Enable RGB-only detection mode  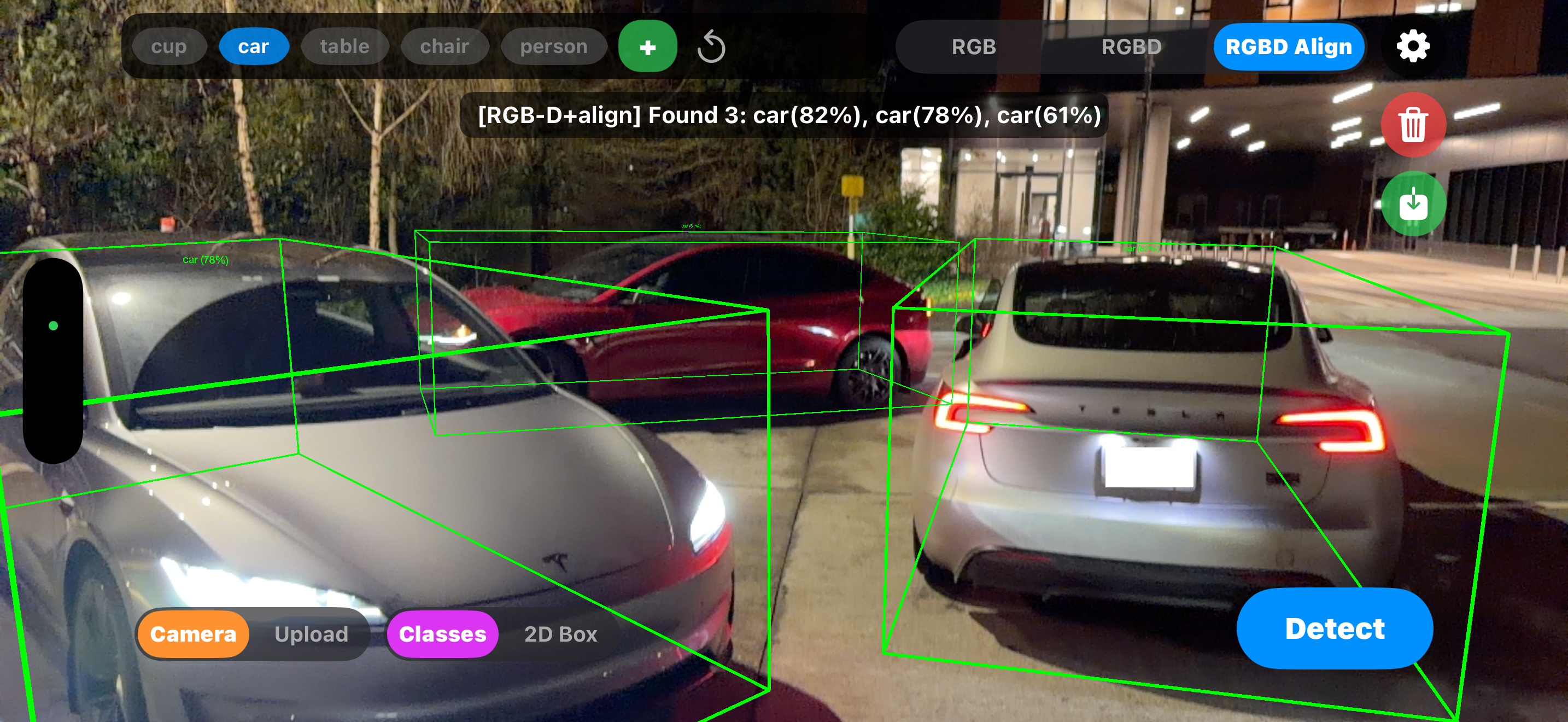point(973,46)
